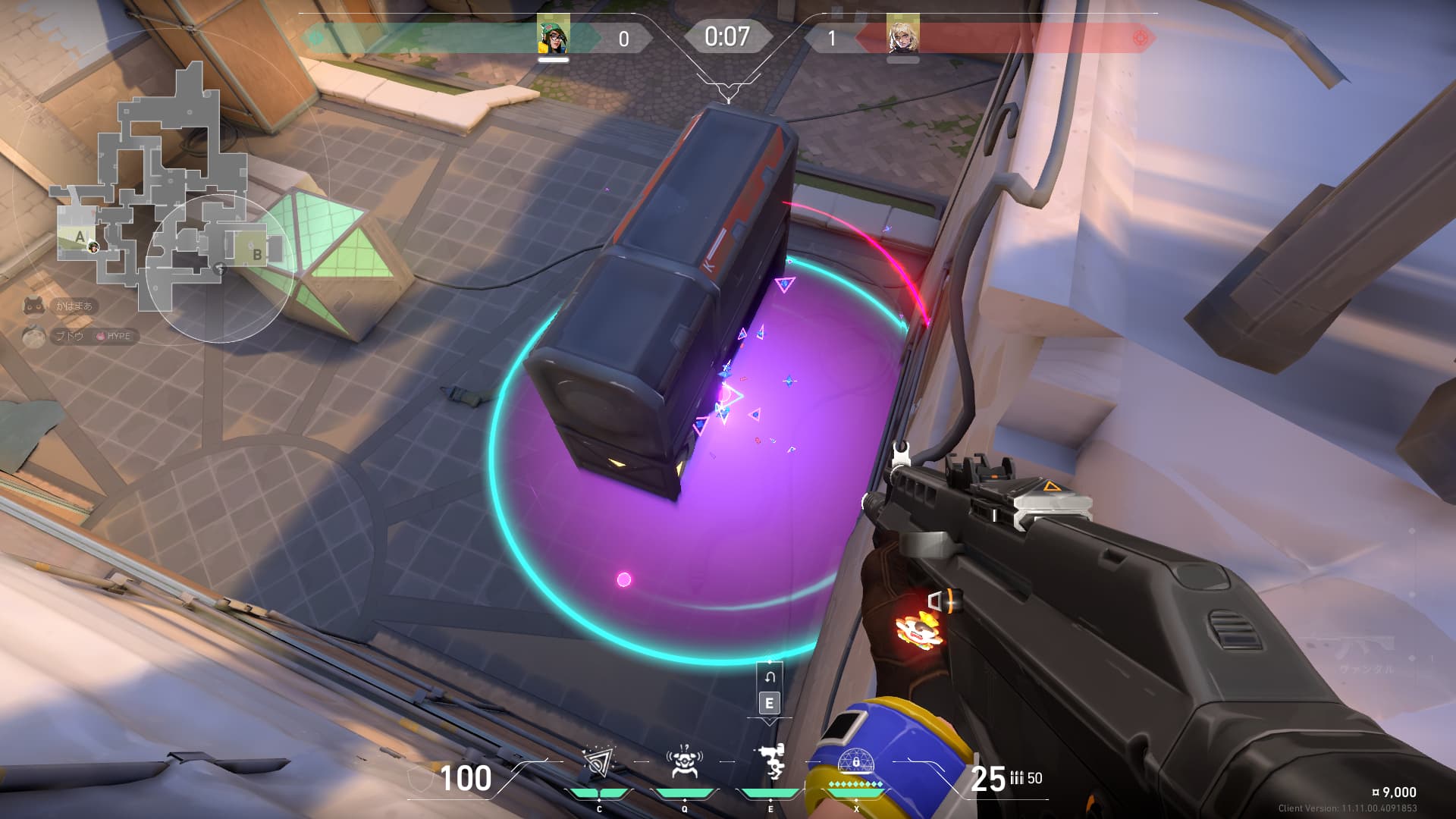Select the B site marker on minimap
1456x819 pixels.
pyautogui.click(x=257, y=254)
